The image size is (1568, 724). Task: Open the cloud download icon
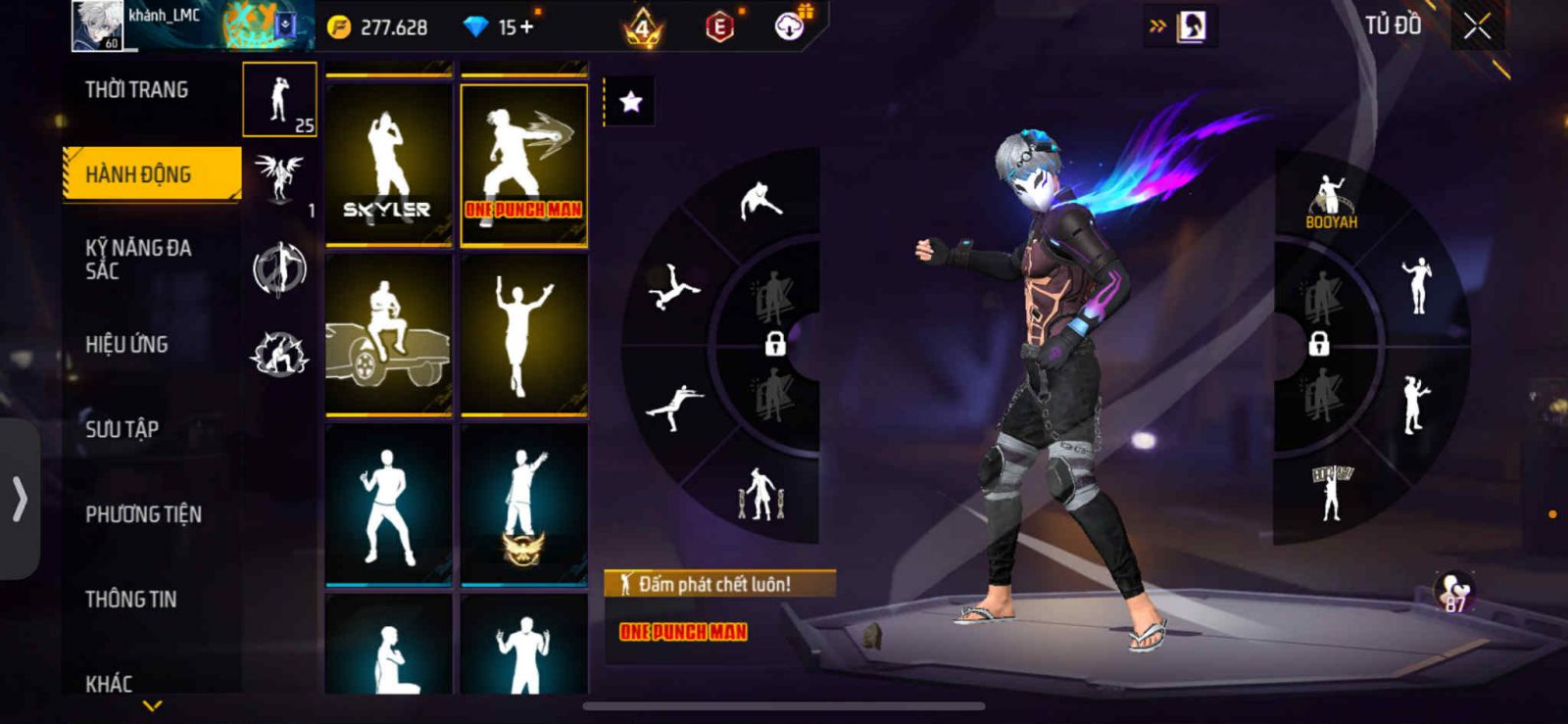pos(790,26)
